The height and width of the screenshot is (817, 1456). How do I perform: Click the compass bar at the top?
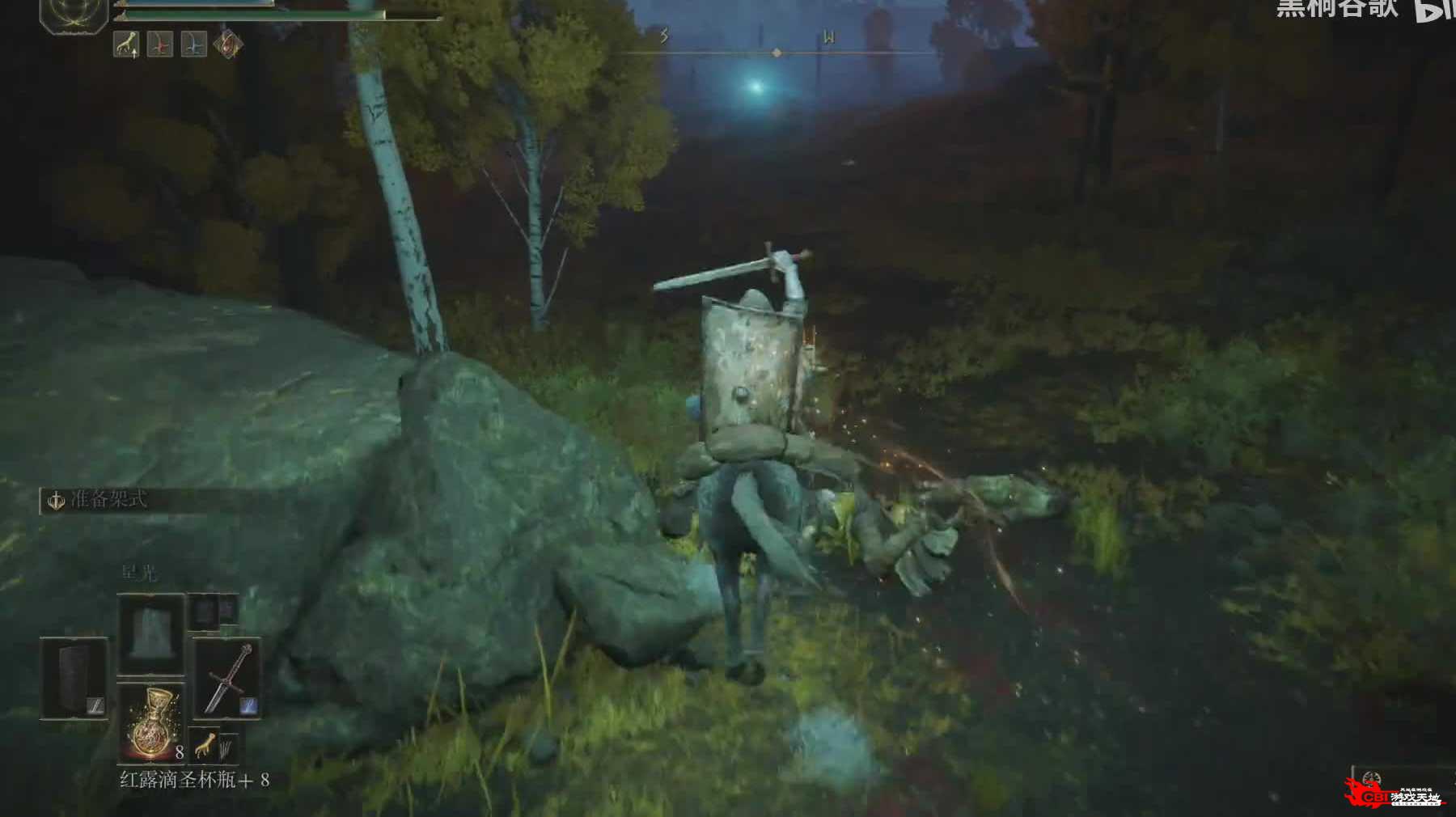tap(777, 52)
